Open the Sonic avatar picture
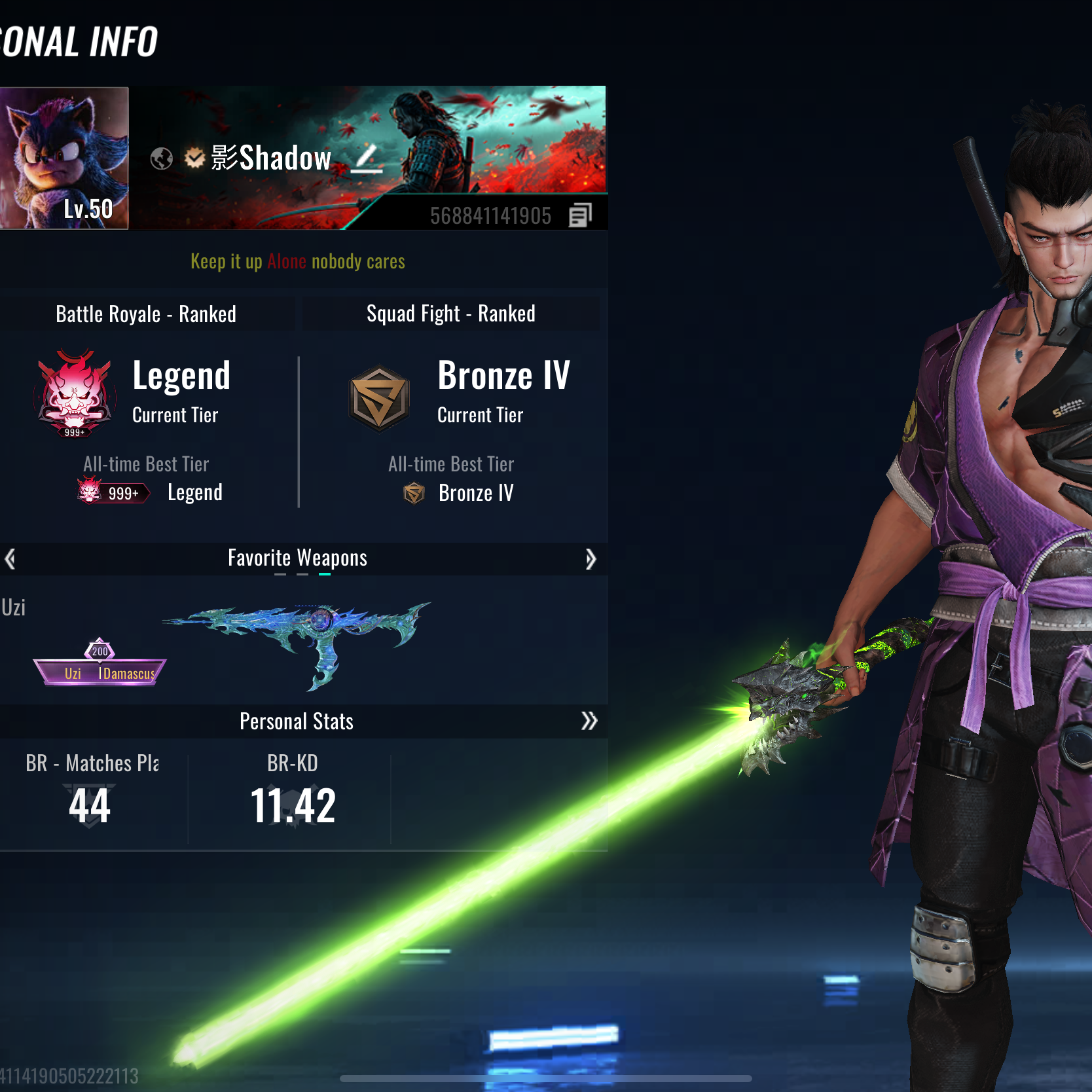This screenshot has height=1092, width=1092. tap(64, 158)
